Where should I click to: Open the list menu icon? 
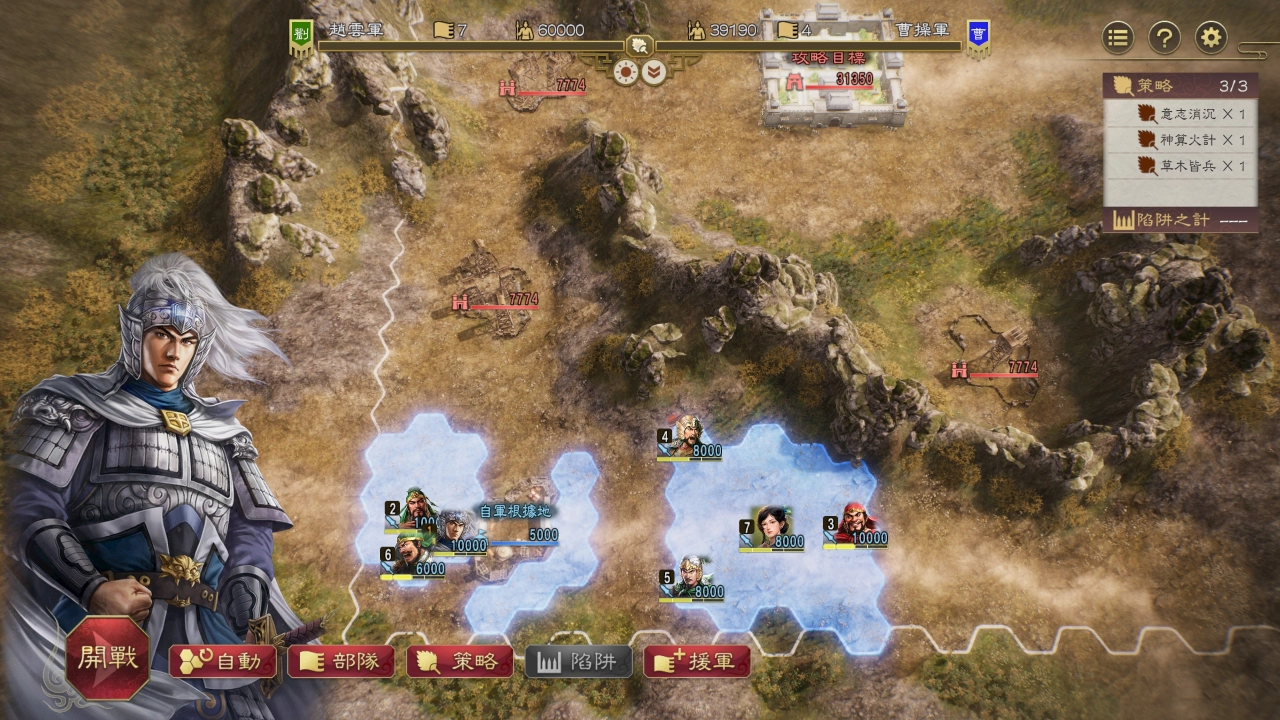1118,38
